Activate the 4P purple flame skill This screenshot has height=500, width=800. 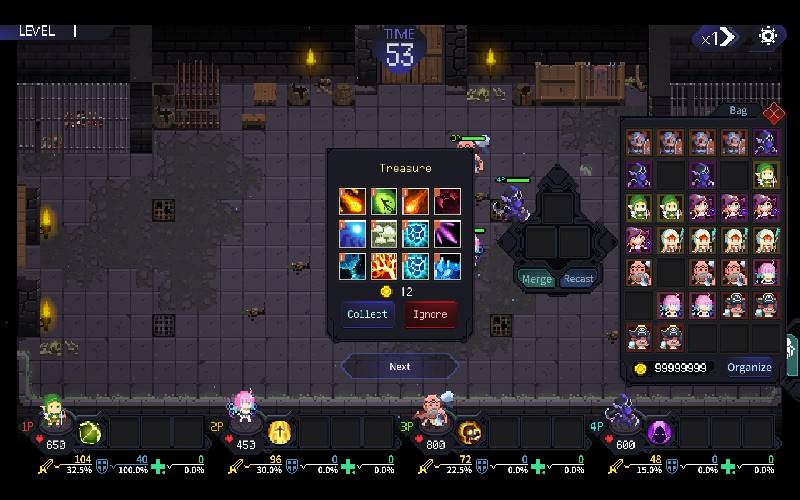[x=659, y=432]
